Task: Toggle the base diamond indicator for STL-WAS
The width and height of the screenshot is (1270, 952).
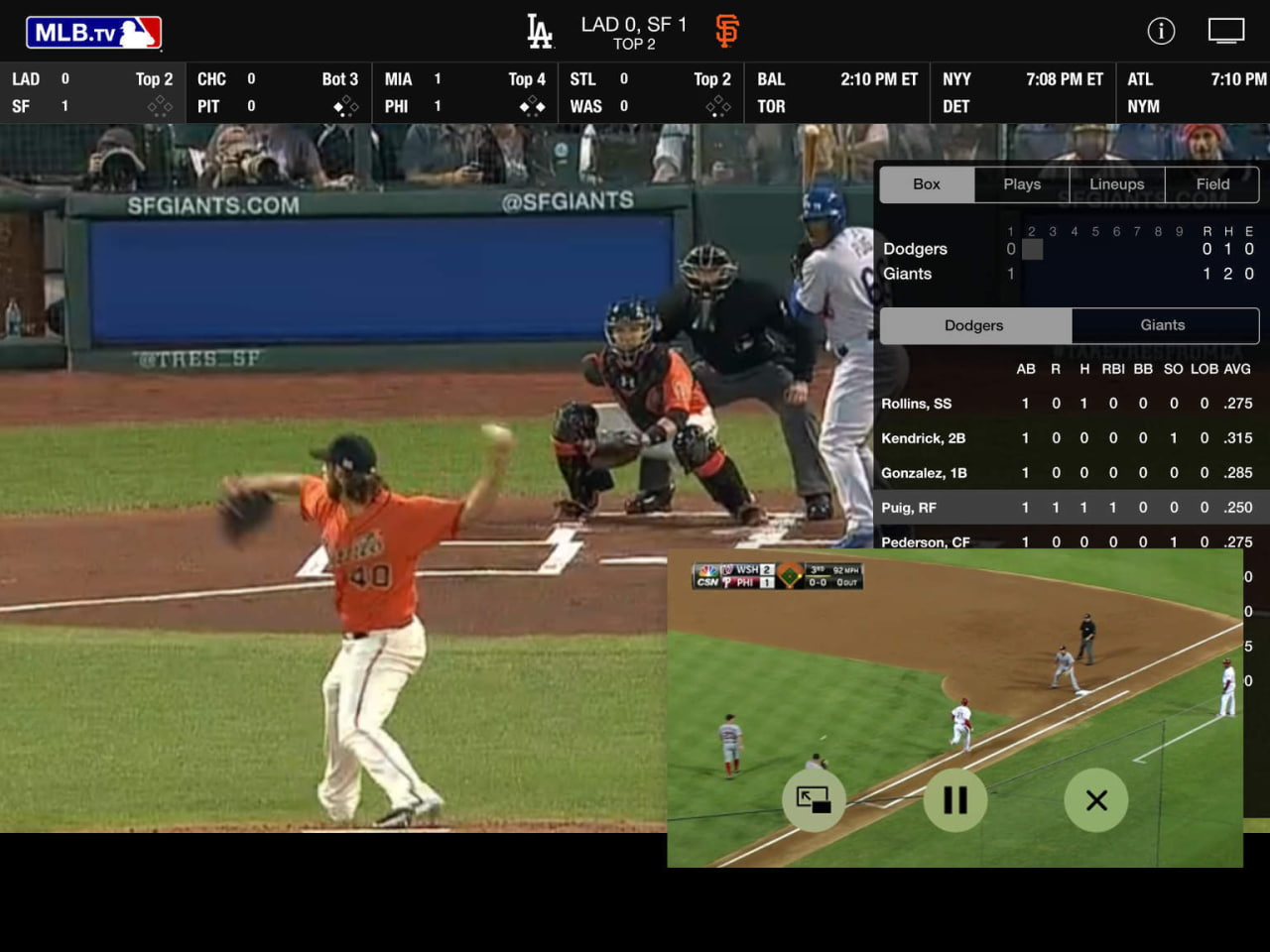Action: (x=717, y=106)
